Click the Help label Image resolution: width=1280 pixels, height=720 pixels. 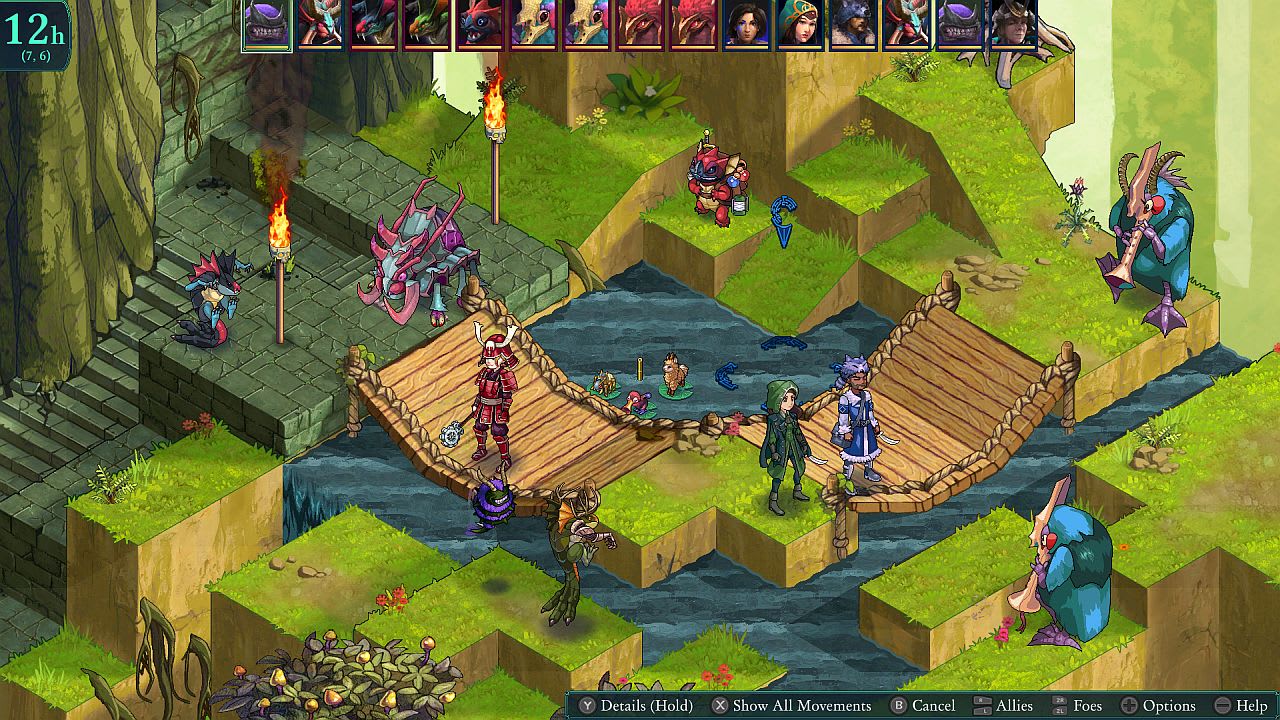[1253, 705]
